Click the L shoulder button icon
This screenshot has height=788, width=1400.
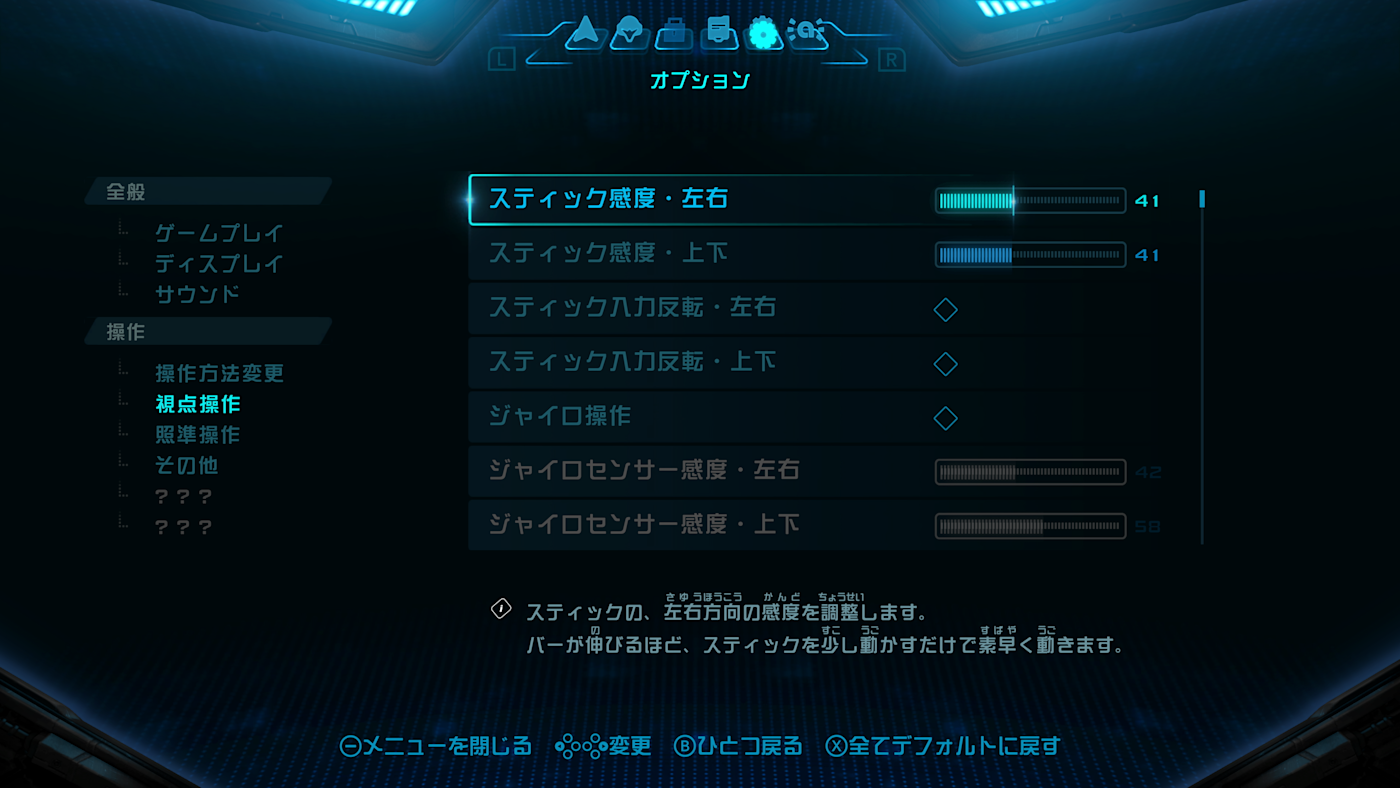[x=500, y=60]
